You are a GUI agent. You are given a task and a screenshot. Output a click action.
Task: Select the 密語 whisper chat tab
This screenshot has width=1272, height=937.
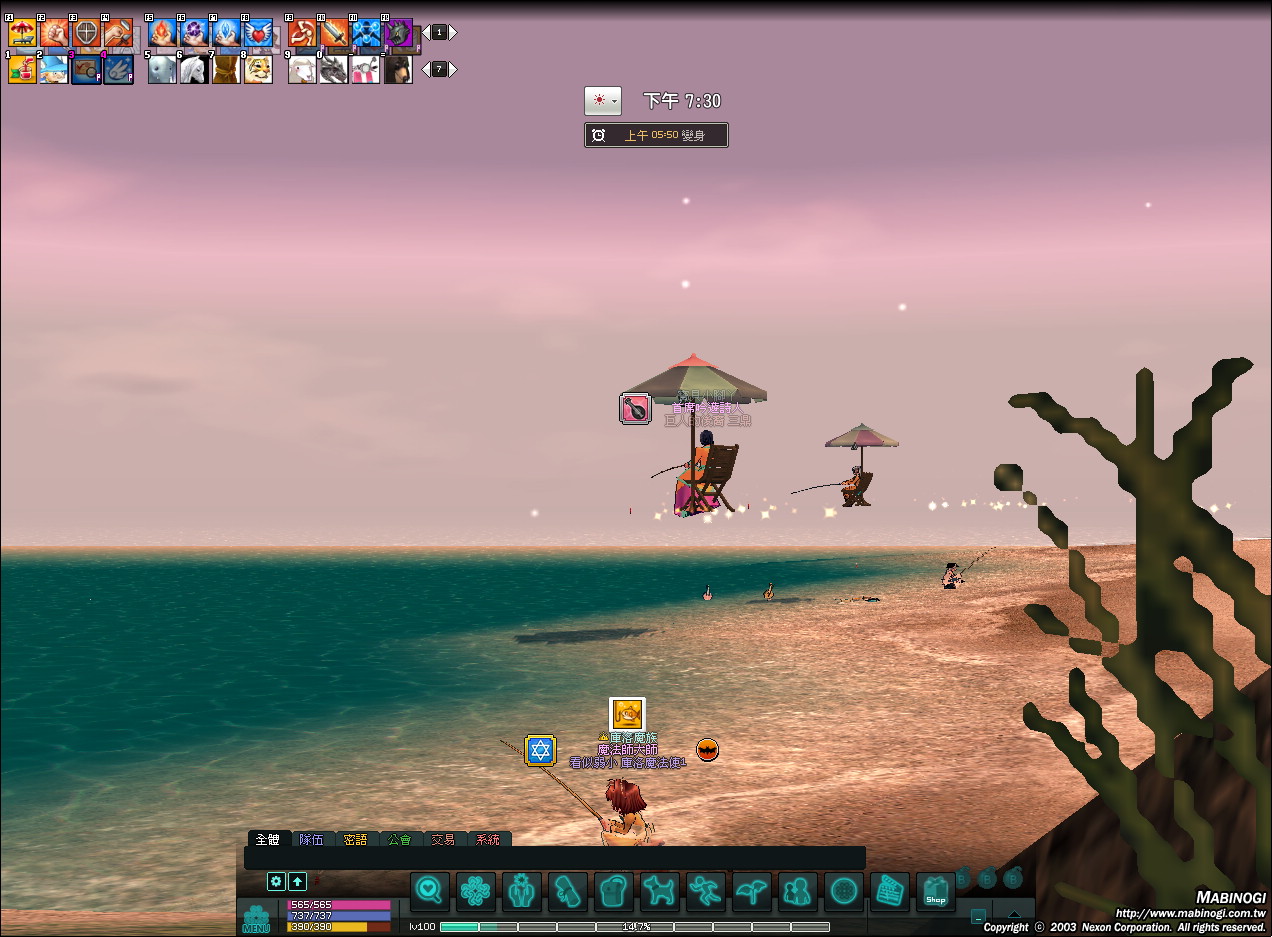coord(355,840)
